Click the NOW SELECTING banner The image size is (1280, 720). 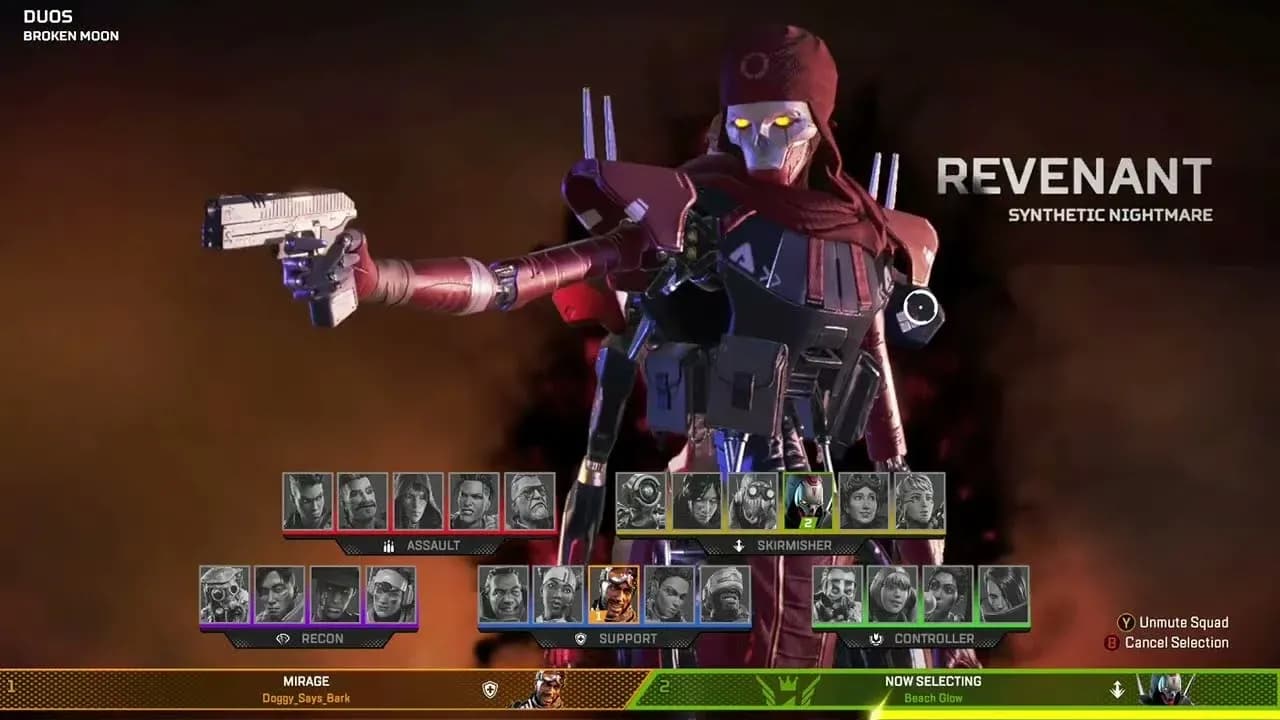coord(934,682)
